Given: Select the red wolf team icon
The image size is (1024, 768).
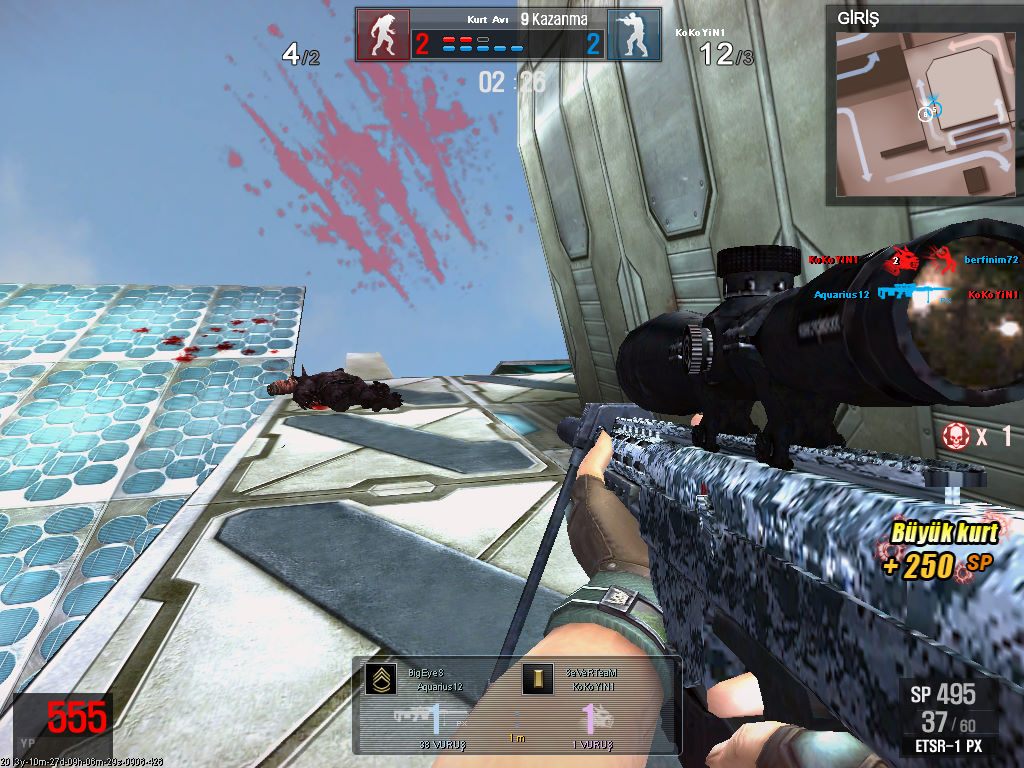Looking at the screenshot, I should coord(383,35).
